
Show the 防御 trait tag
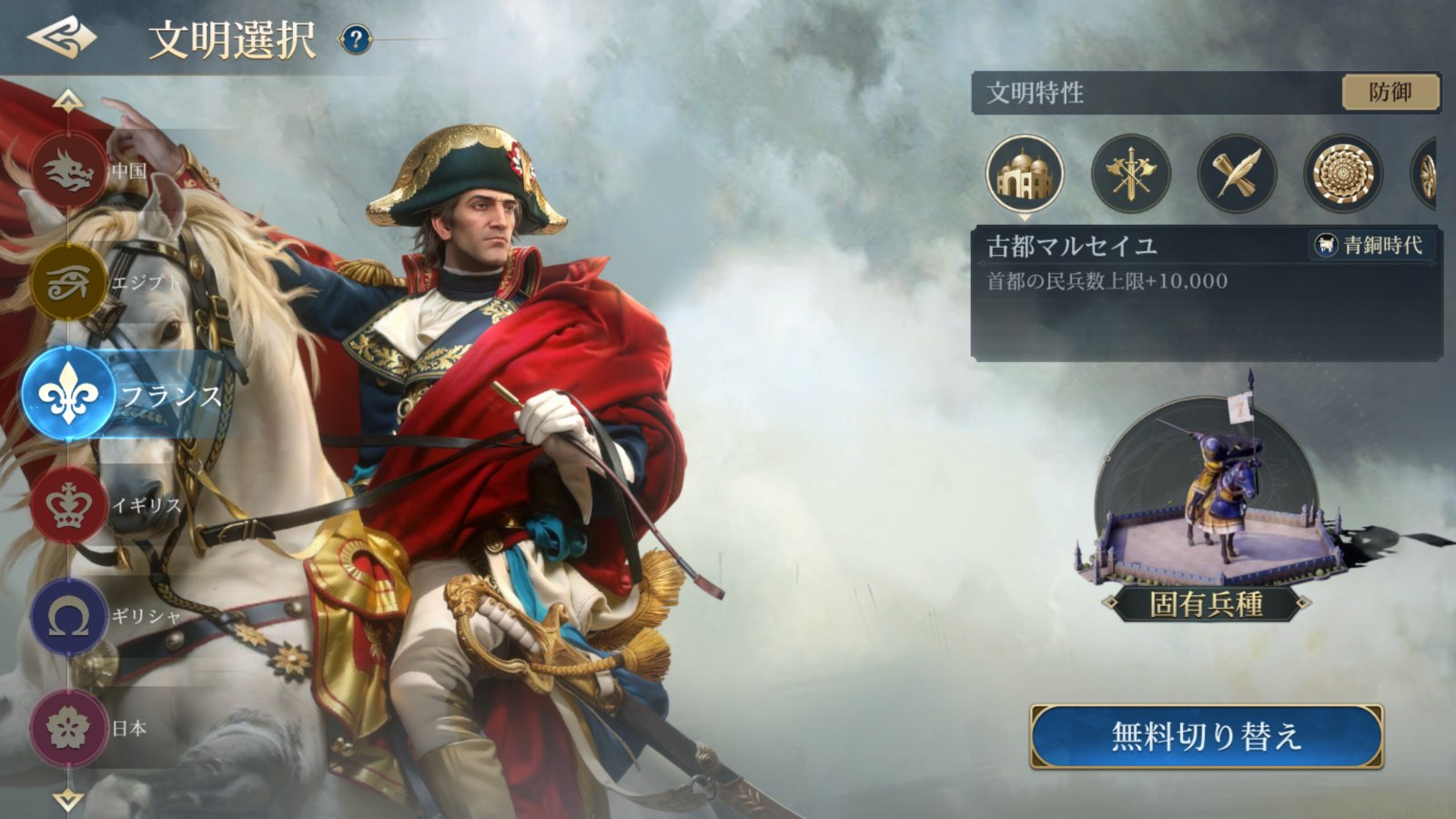[1390, 92]
